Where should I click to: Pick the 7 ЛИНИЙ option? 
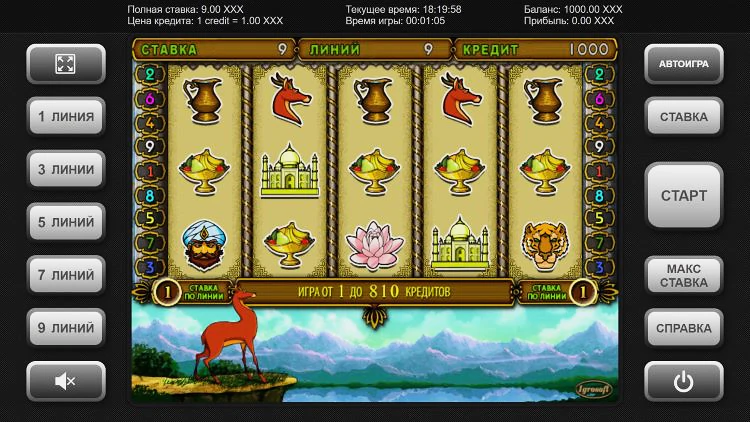point(66,275)
